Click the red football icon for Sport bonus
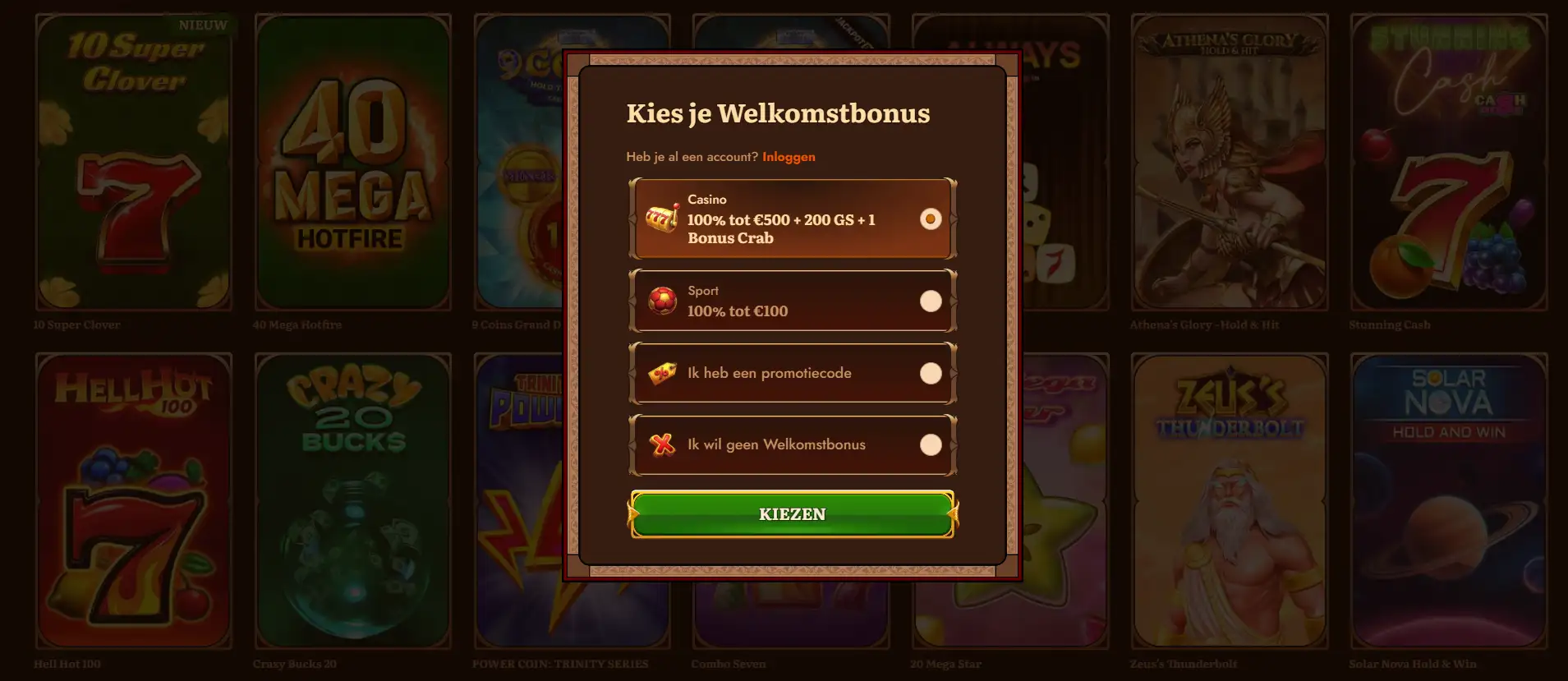 click(662, 301)
